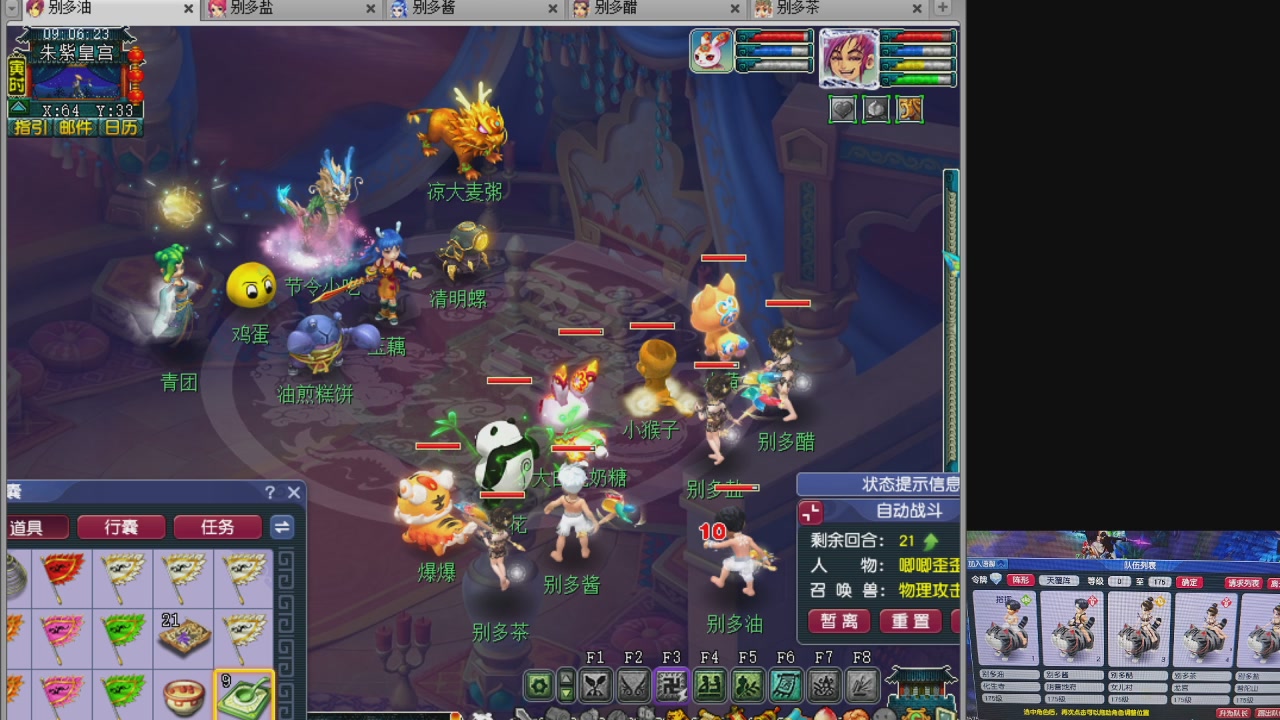Open help via the question mark on the inventory window

(x=270, y=492)
